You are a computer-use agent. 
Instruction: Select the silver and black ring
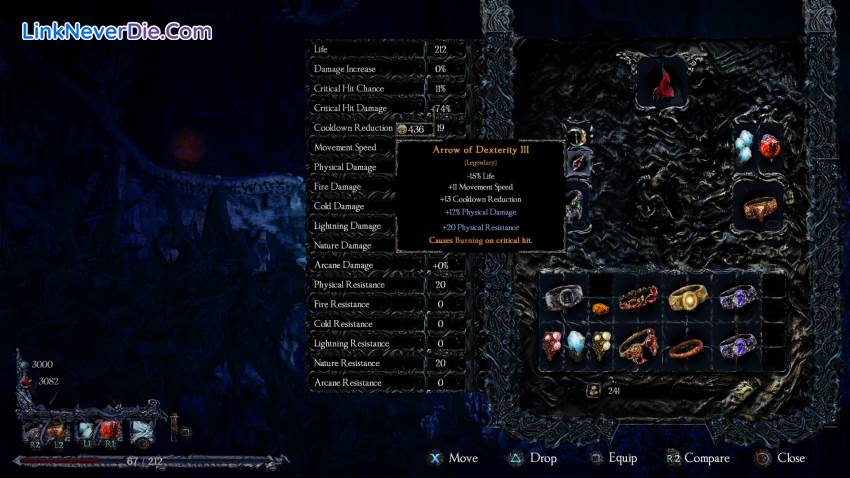coord(565,298)
